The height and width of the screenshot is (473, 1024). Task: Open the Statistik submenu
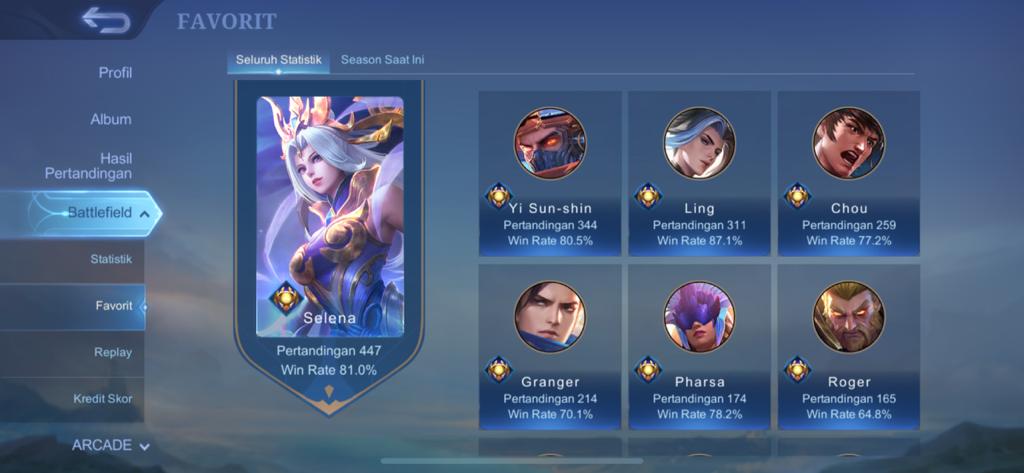click(111, 259)
